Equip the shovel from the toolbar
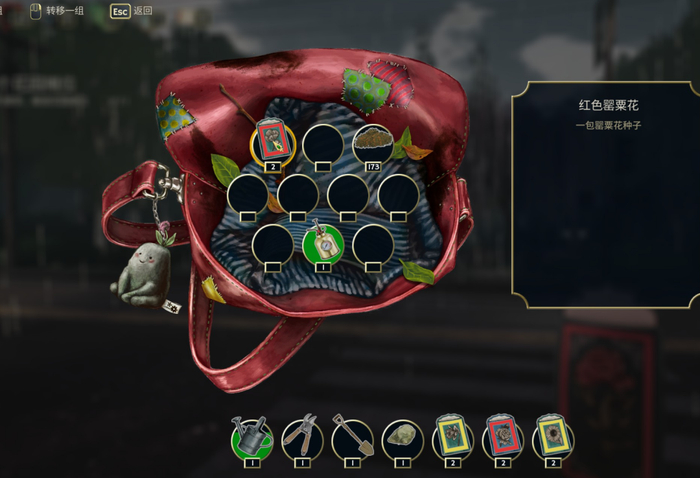The width and height of the screenshot is (700, 478). 352,437
